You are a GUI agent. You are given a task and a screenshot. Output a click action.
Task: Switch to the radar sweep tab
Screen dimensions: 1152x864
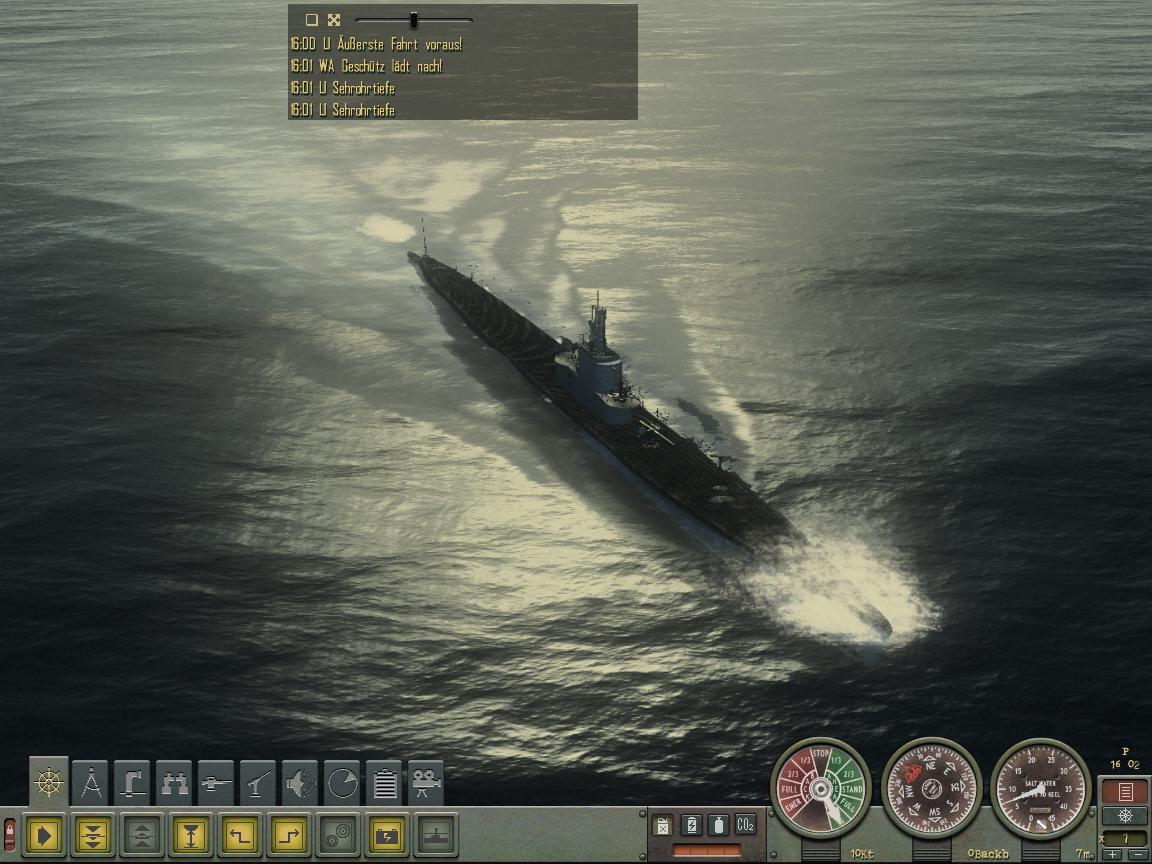(342, 782)
